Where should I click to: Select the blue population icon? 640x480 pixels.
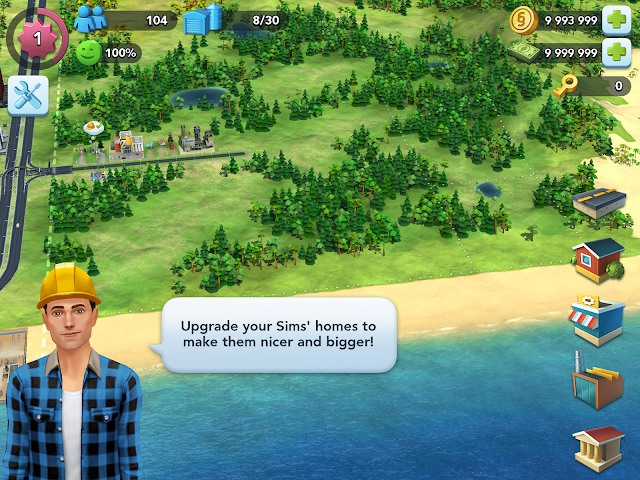pos(90,19)
